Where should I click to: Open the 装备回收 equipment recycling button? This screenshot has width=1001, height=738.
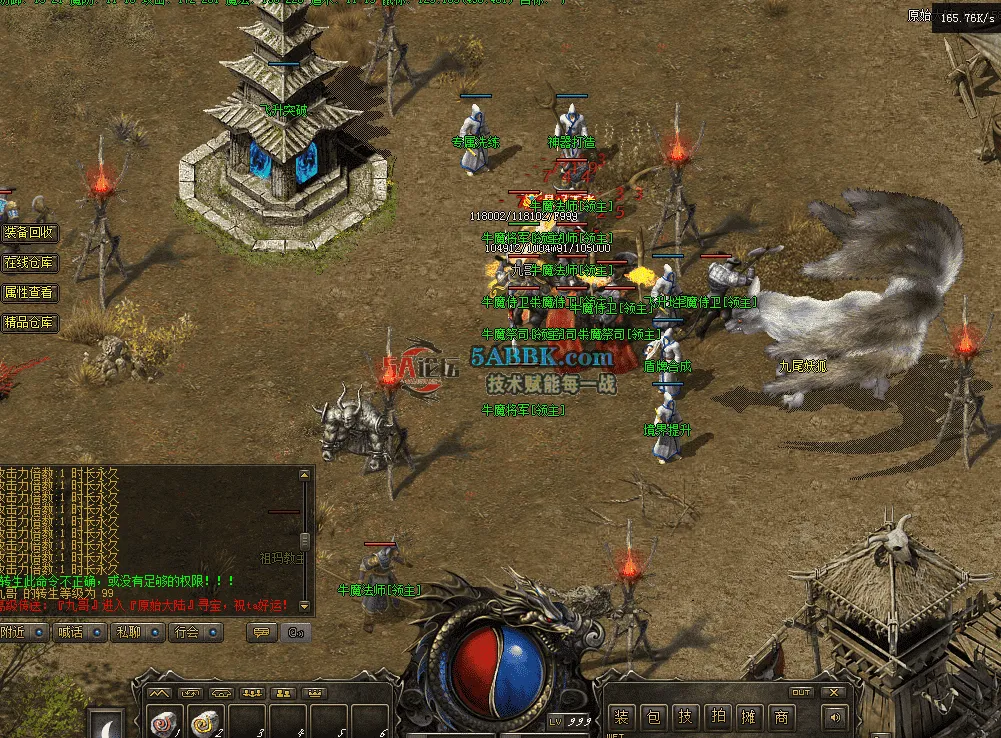[29, 233]
